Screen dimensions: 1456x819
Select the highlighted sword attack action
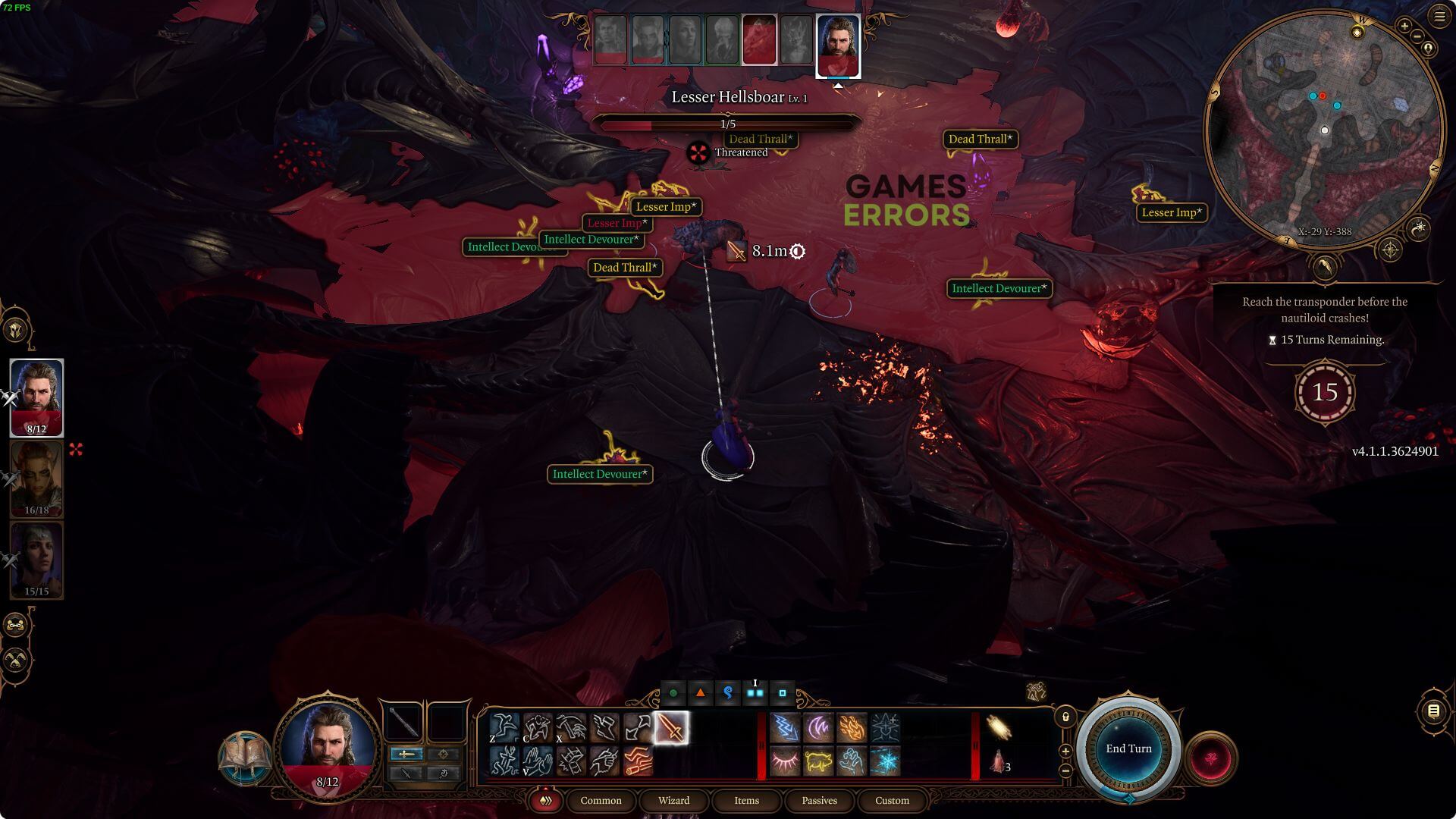pos(671,728)
